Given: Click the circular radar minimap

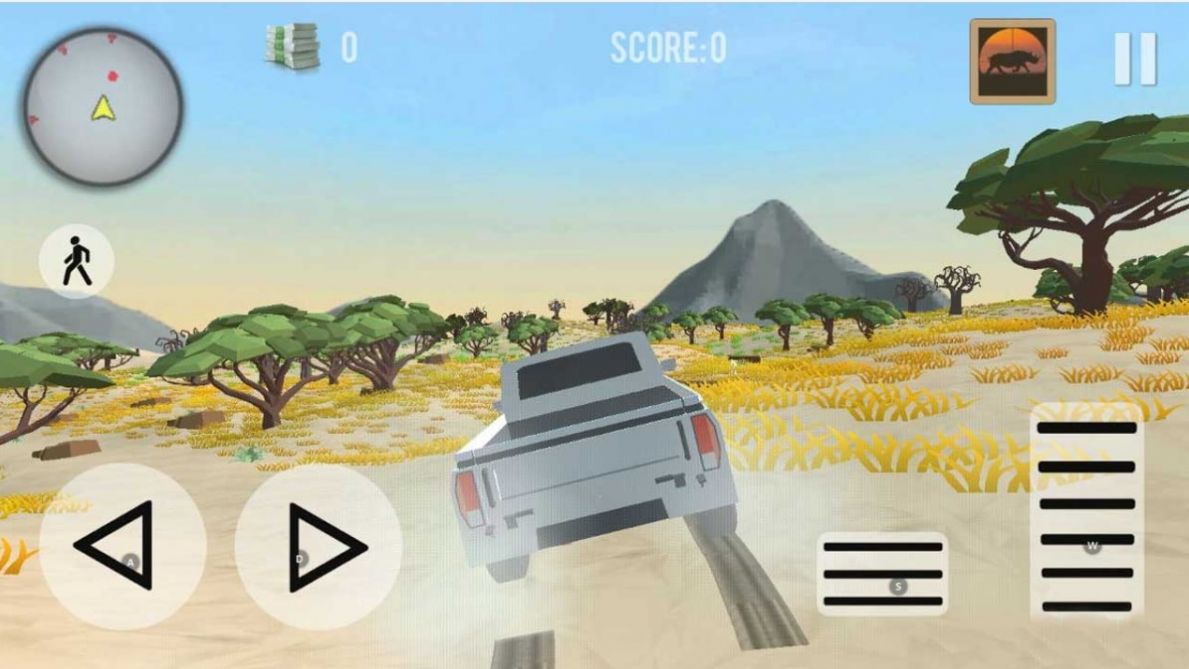Looking at the screenshot, I should 103,106.
